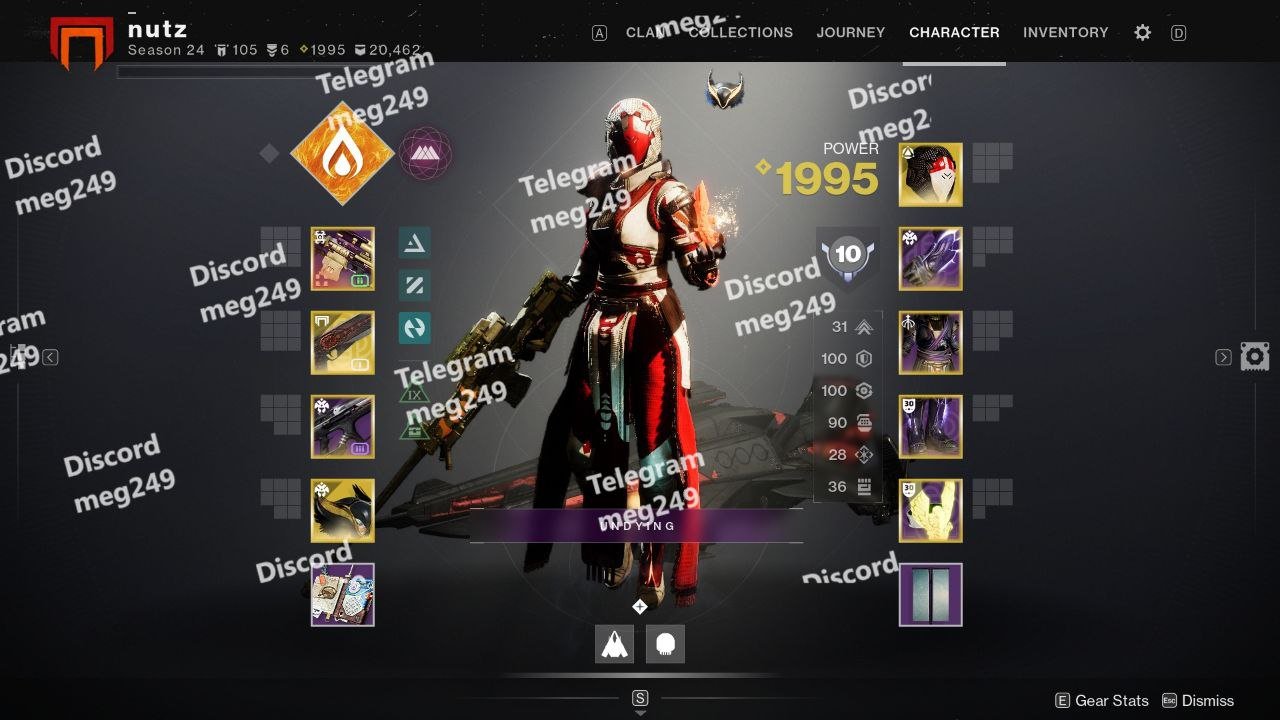
Task: Open the artifact collage slot
Action: click(343, 595)
